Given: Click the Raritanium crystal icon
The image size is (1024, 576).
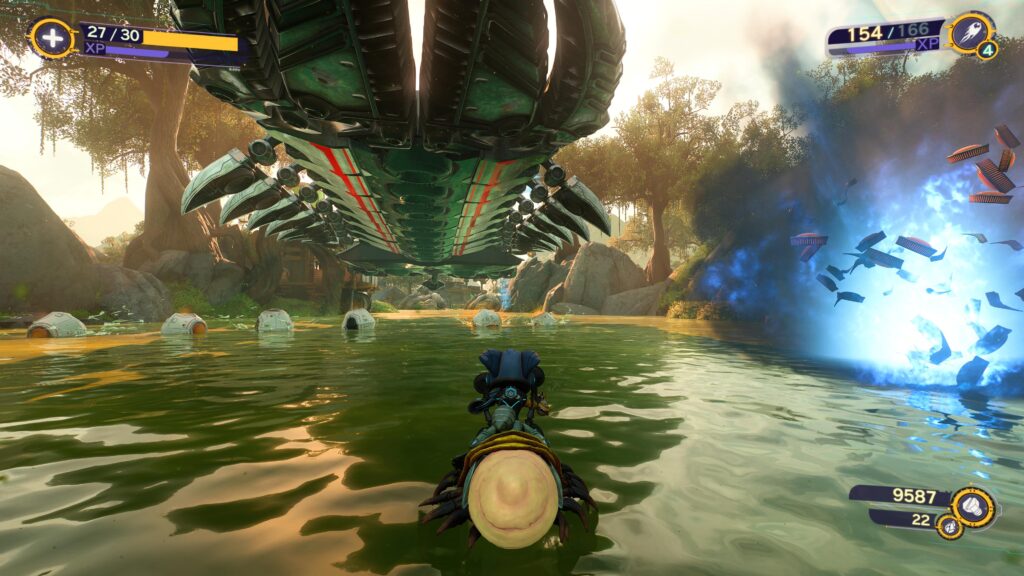Looking at the screenshot, I should [949, 526].
